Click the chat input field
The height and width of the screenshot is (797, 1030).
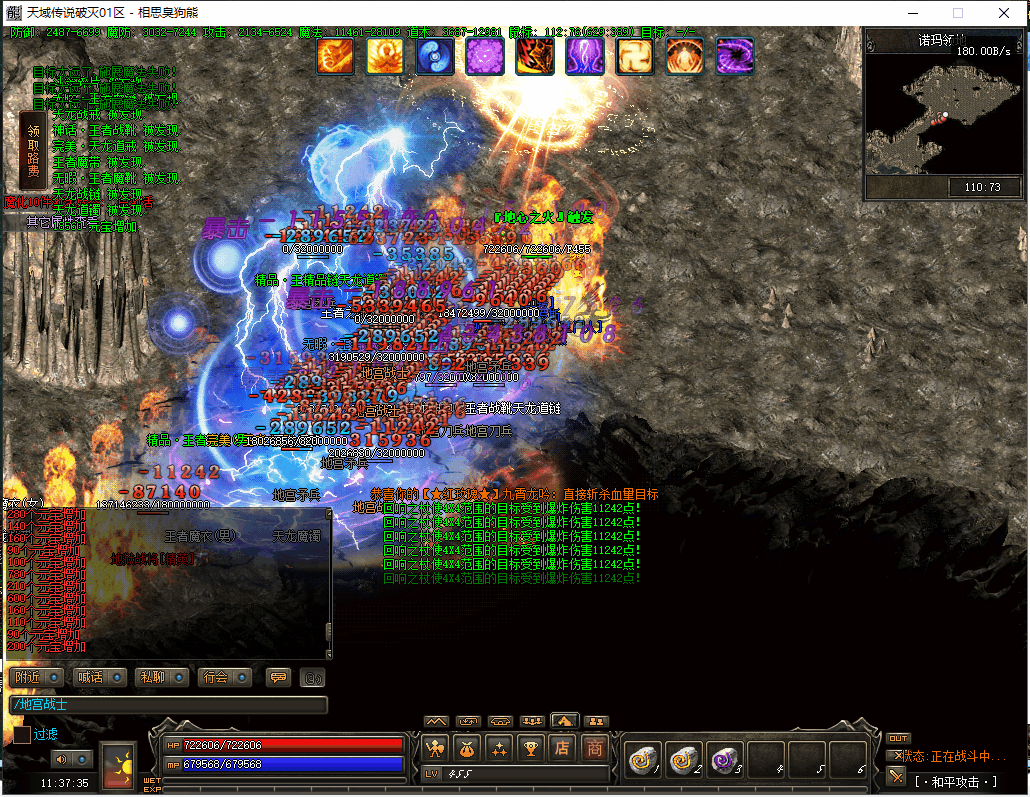(x=168, y=705)
